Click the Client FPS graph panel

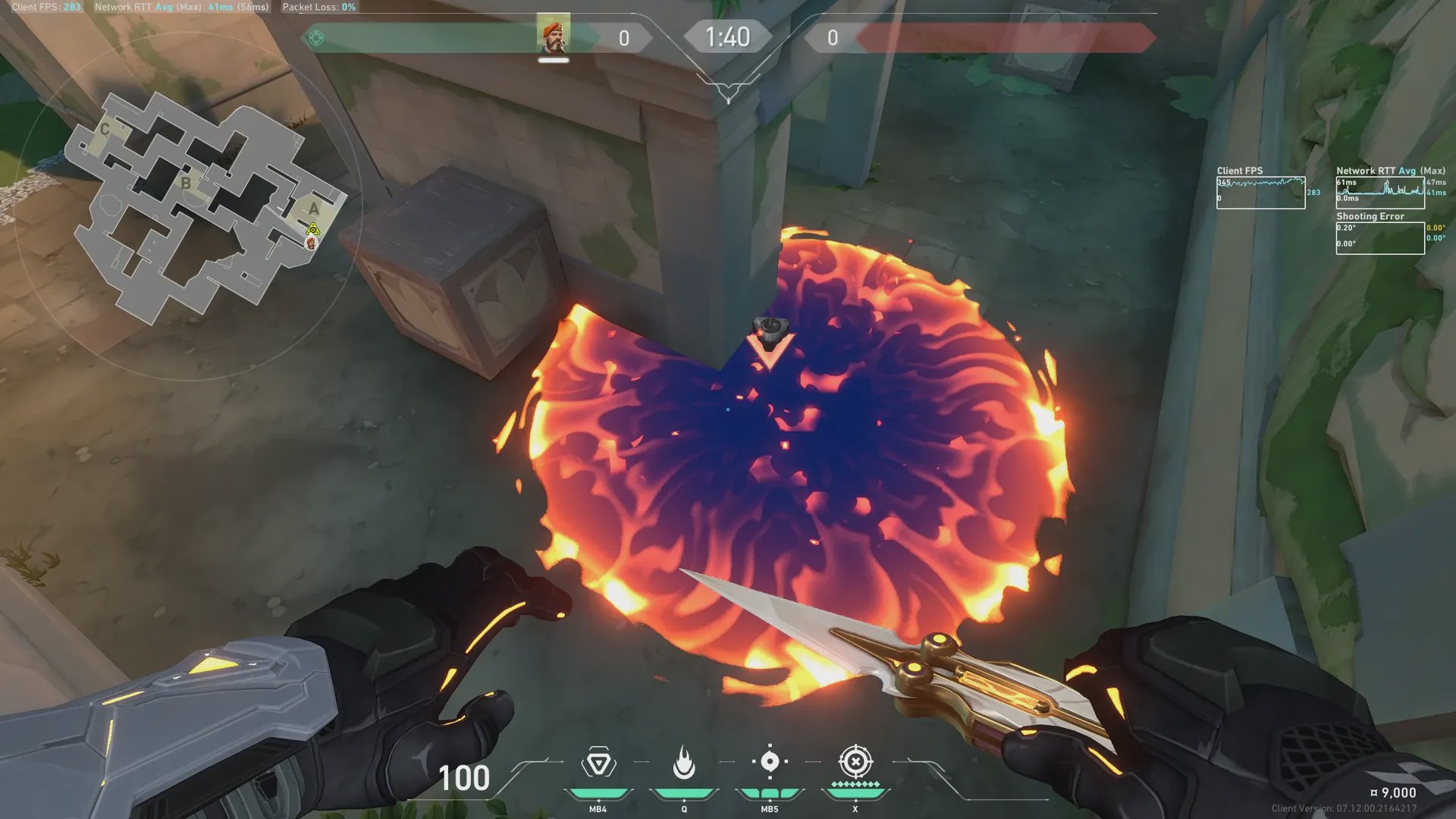click(1260, 193)
